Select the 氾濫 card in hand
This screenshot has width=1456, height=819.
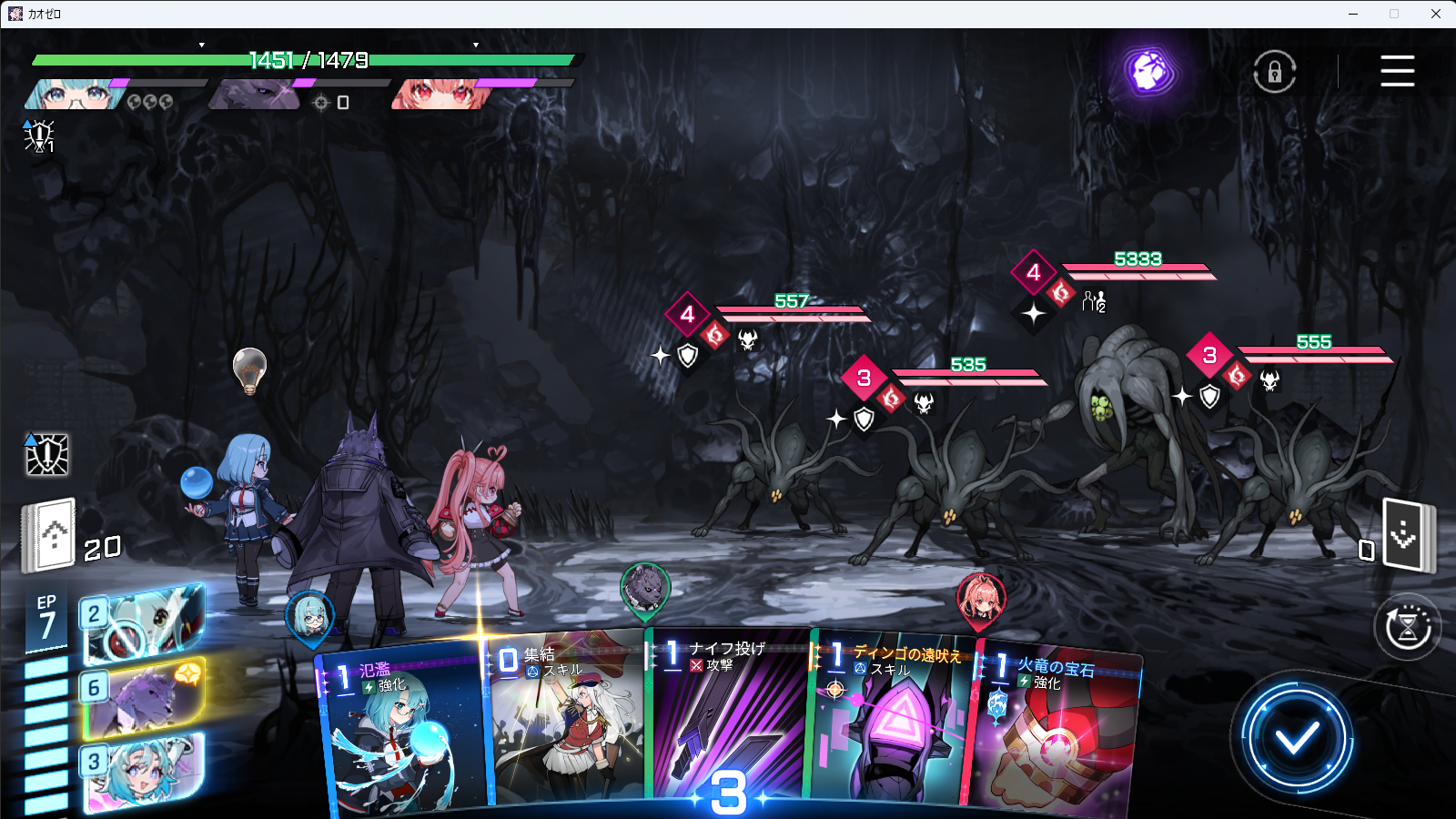[x=400, y=728]
